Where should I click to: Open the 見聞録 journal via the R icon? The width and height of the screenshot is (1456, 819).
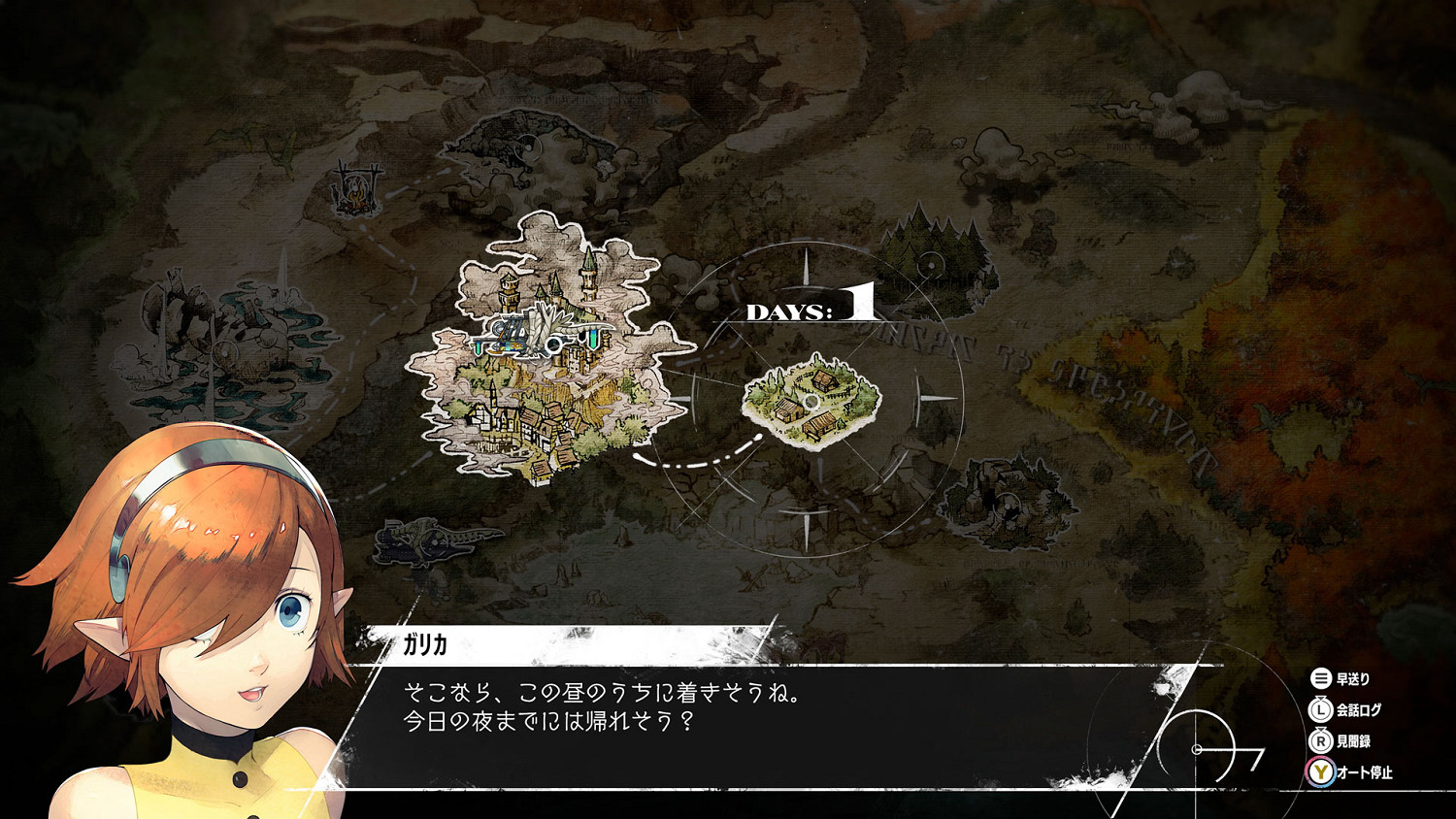[x=1321, y=742]
